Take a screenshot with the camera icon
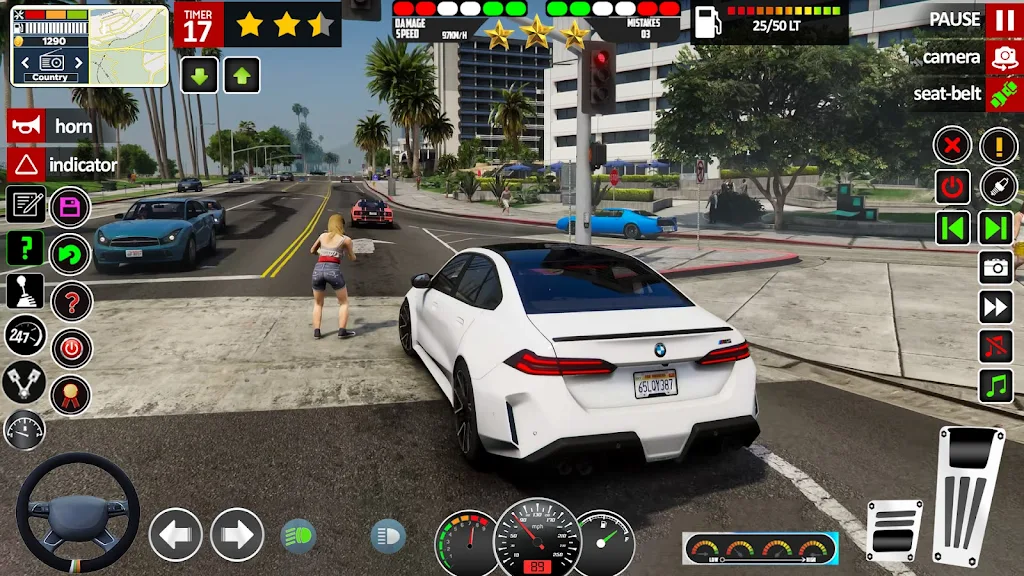Image resolution: width=1024 pixels, height=576 pixels. [996, 267]
